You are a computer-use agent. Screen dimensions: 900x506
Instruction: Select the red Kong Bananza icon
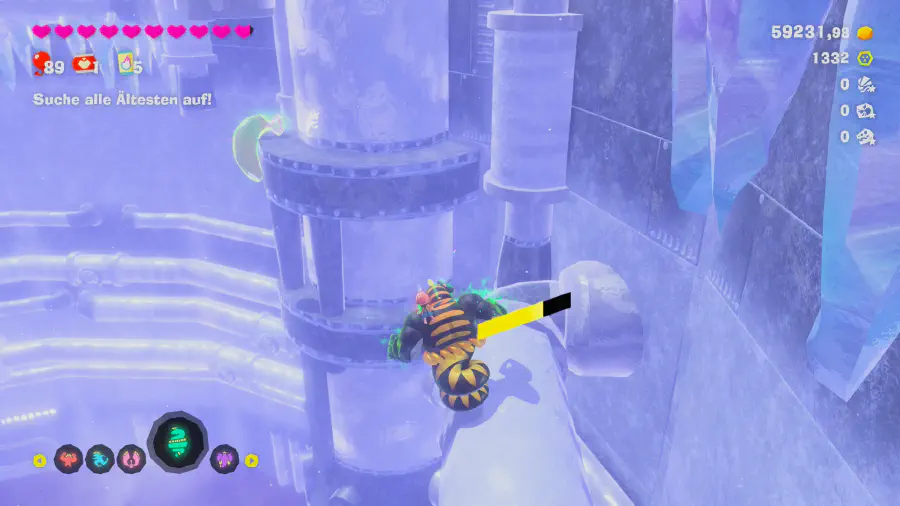pos(68,460)
